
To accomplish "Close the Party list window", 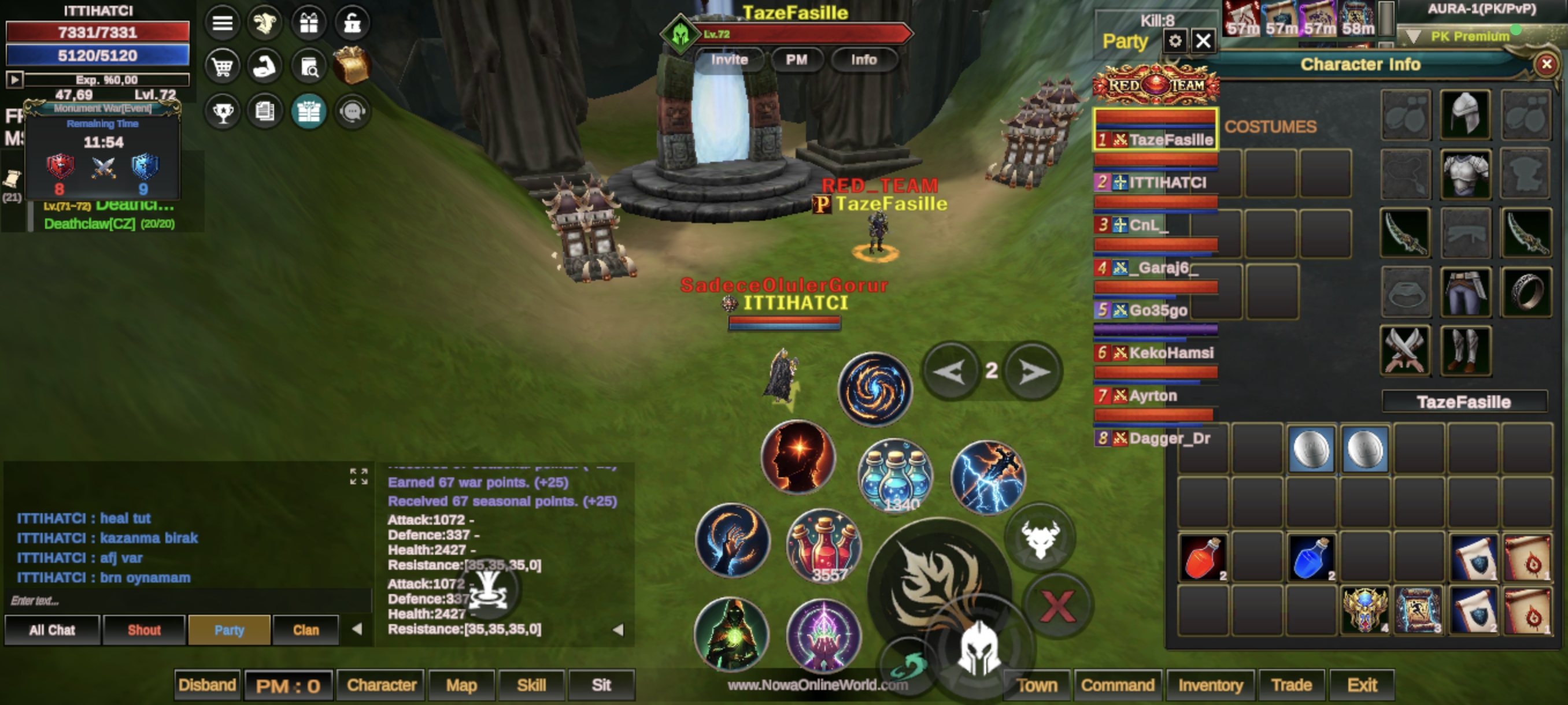I will [x=1203, y=41].
